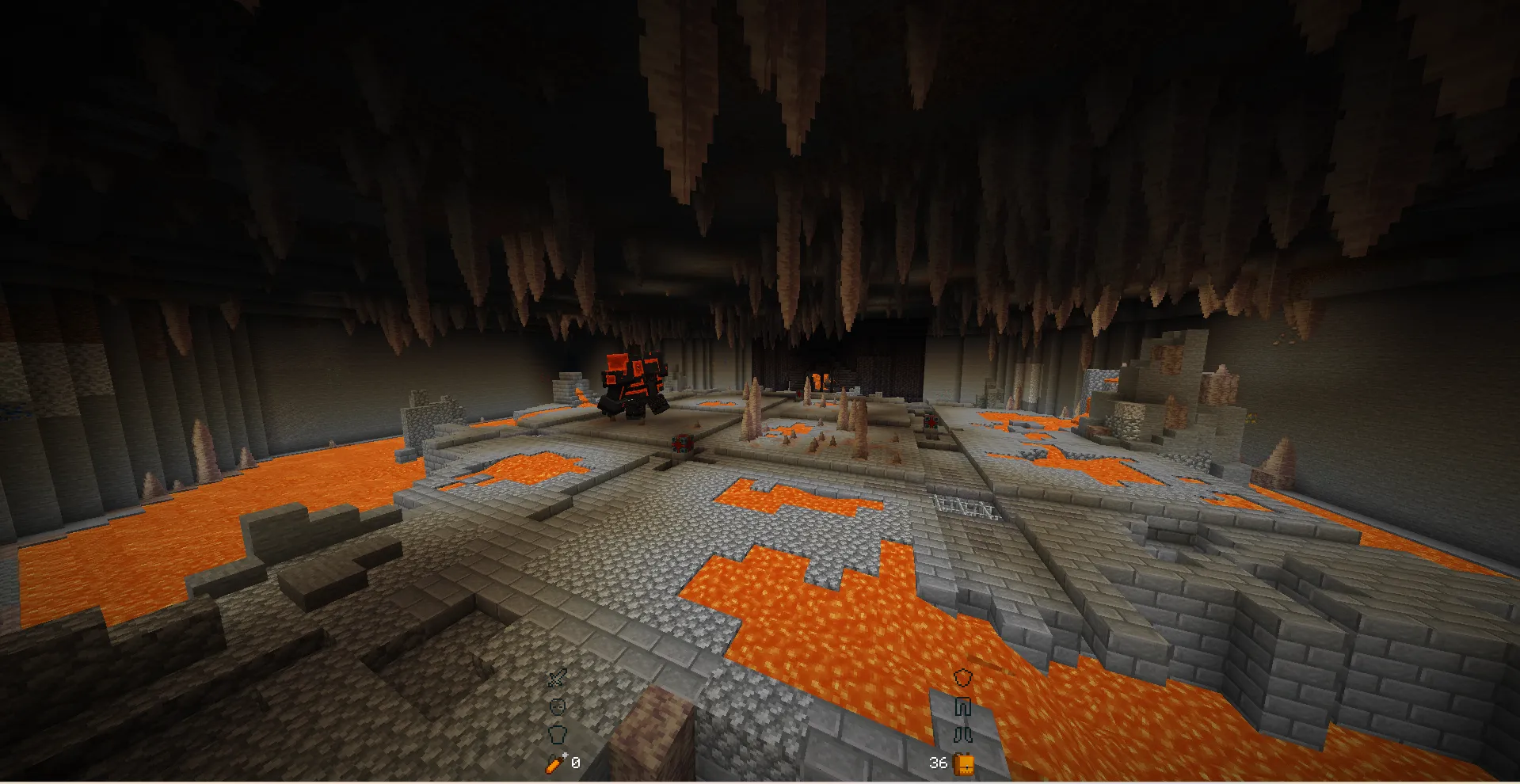
Task: Click the head armor slot icon
Action: coord(558,706)
